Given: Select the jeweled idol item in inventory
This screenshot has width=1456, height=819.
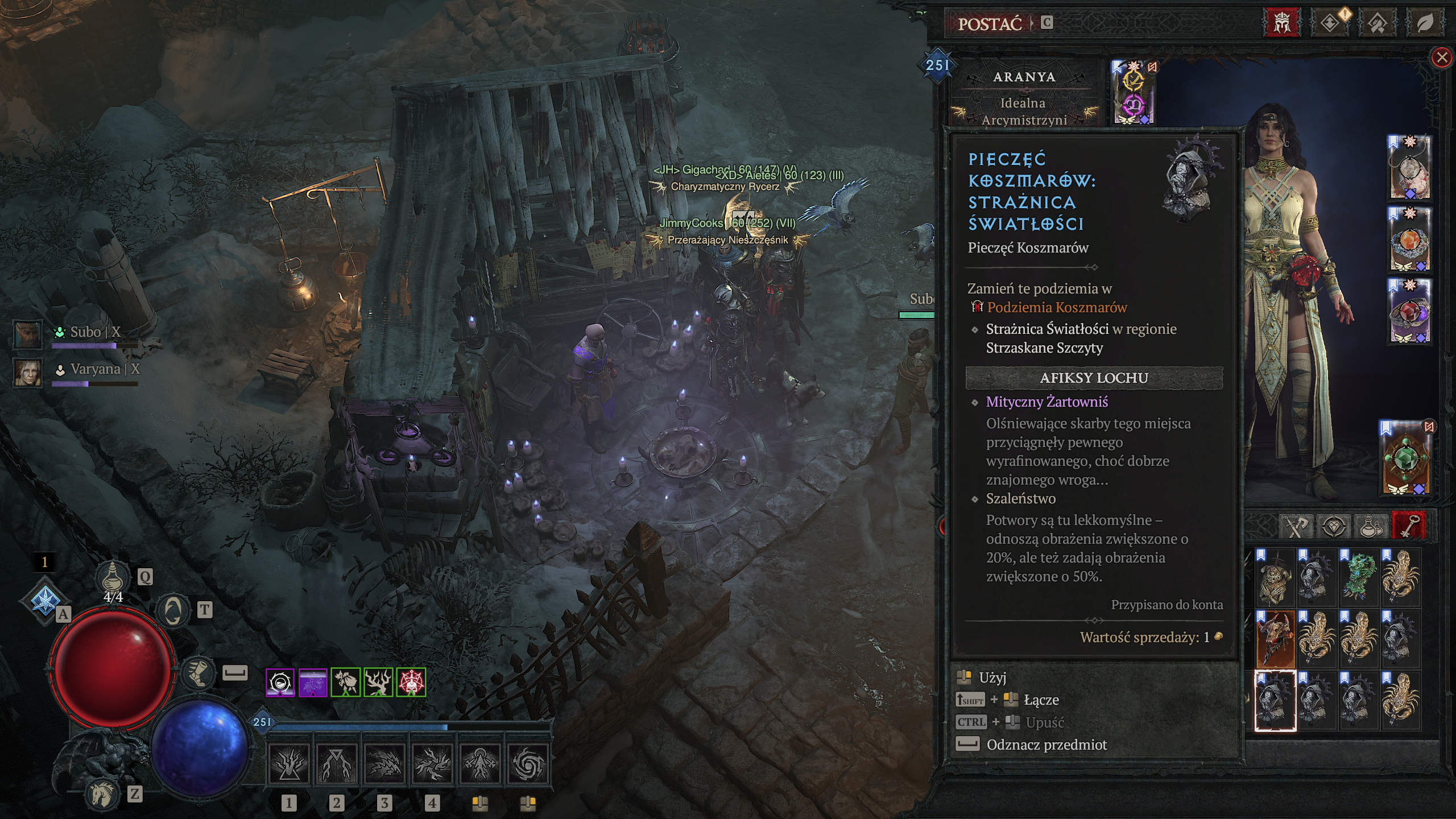Looking at the screenshot, I should point(1275,577).
